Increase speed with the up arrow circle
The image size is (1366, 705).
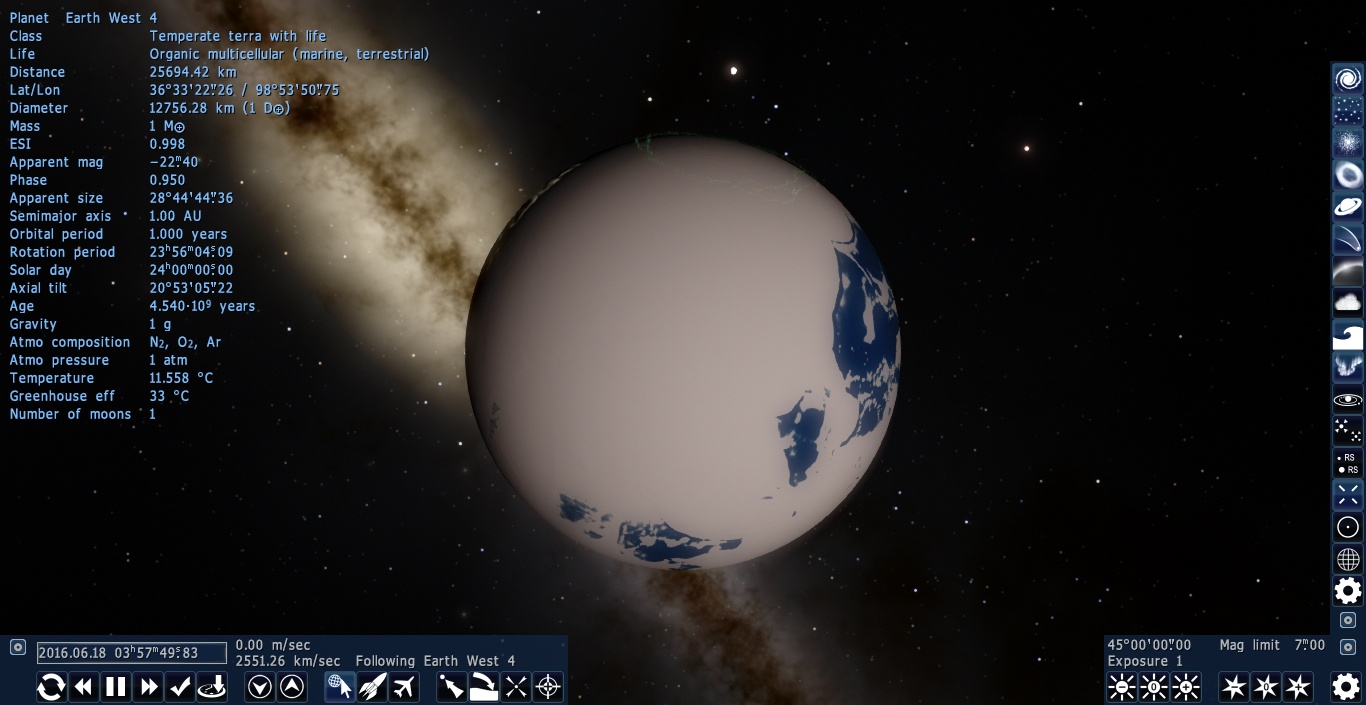(292, 687)
